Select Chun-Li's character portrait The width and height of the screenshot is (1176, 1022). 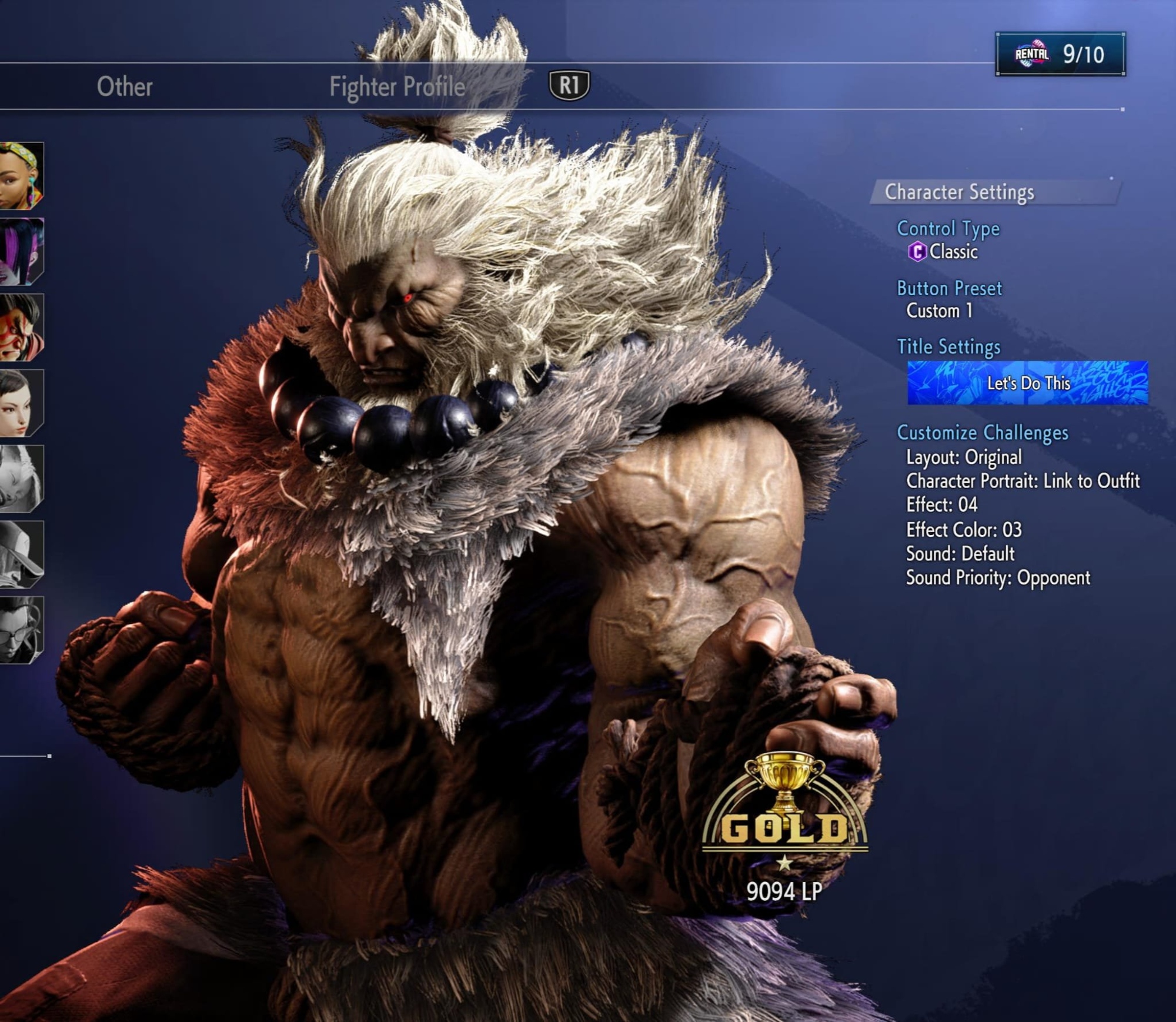[x=22, y=403]
